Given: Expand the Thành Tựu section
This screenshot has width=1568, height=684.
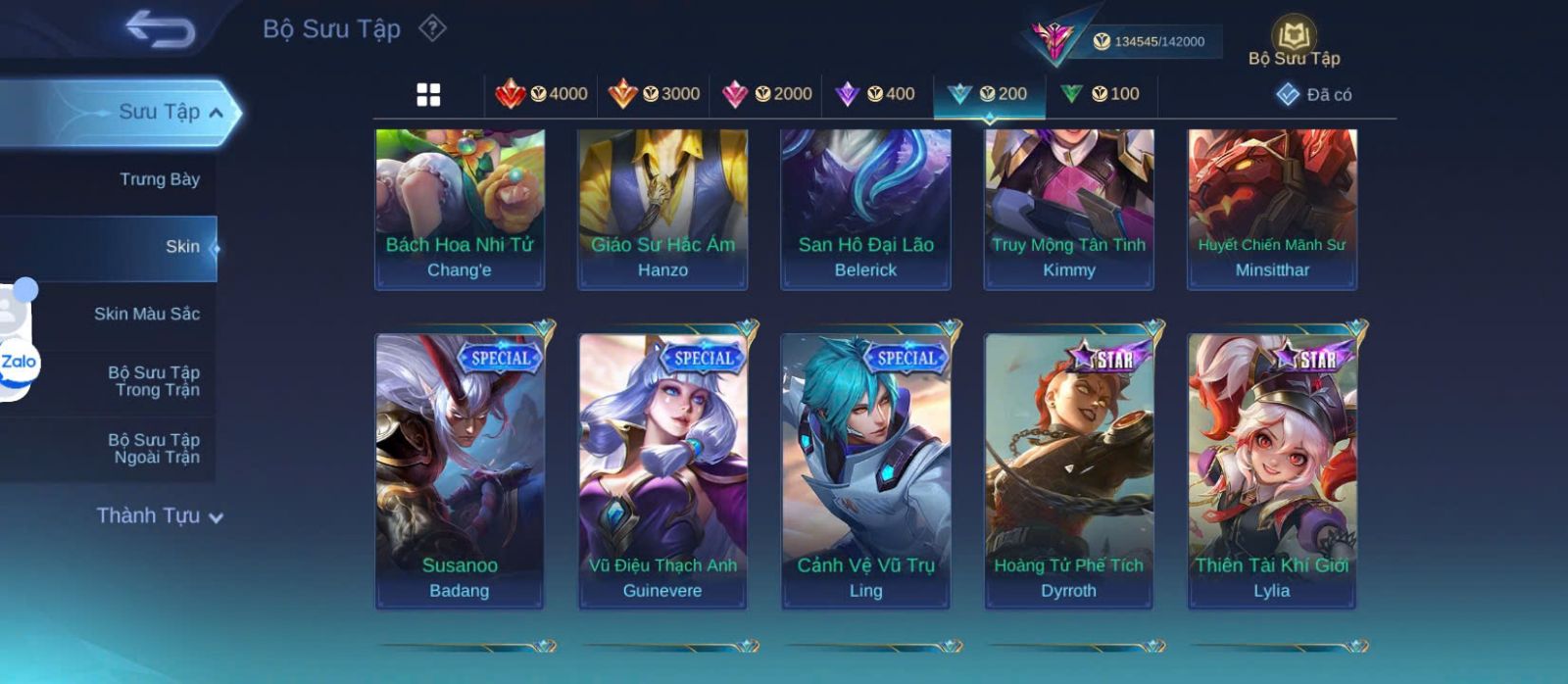Looking at the screenshot, I should click(160, 516).
